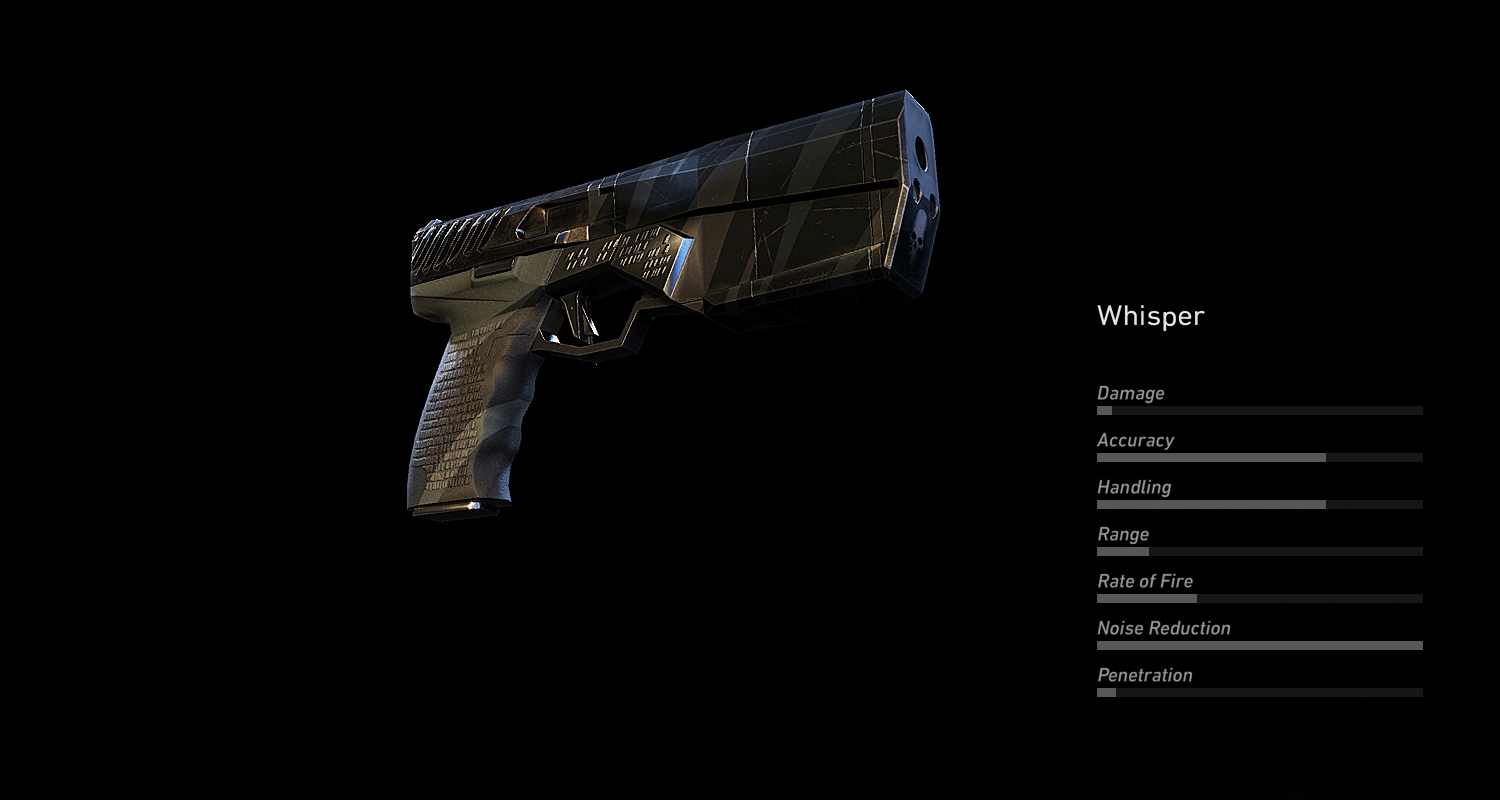The height and width of the screenshot is (800, 1500).
Task: Select the Damage label text
Action: point(1130,393)
